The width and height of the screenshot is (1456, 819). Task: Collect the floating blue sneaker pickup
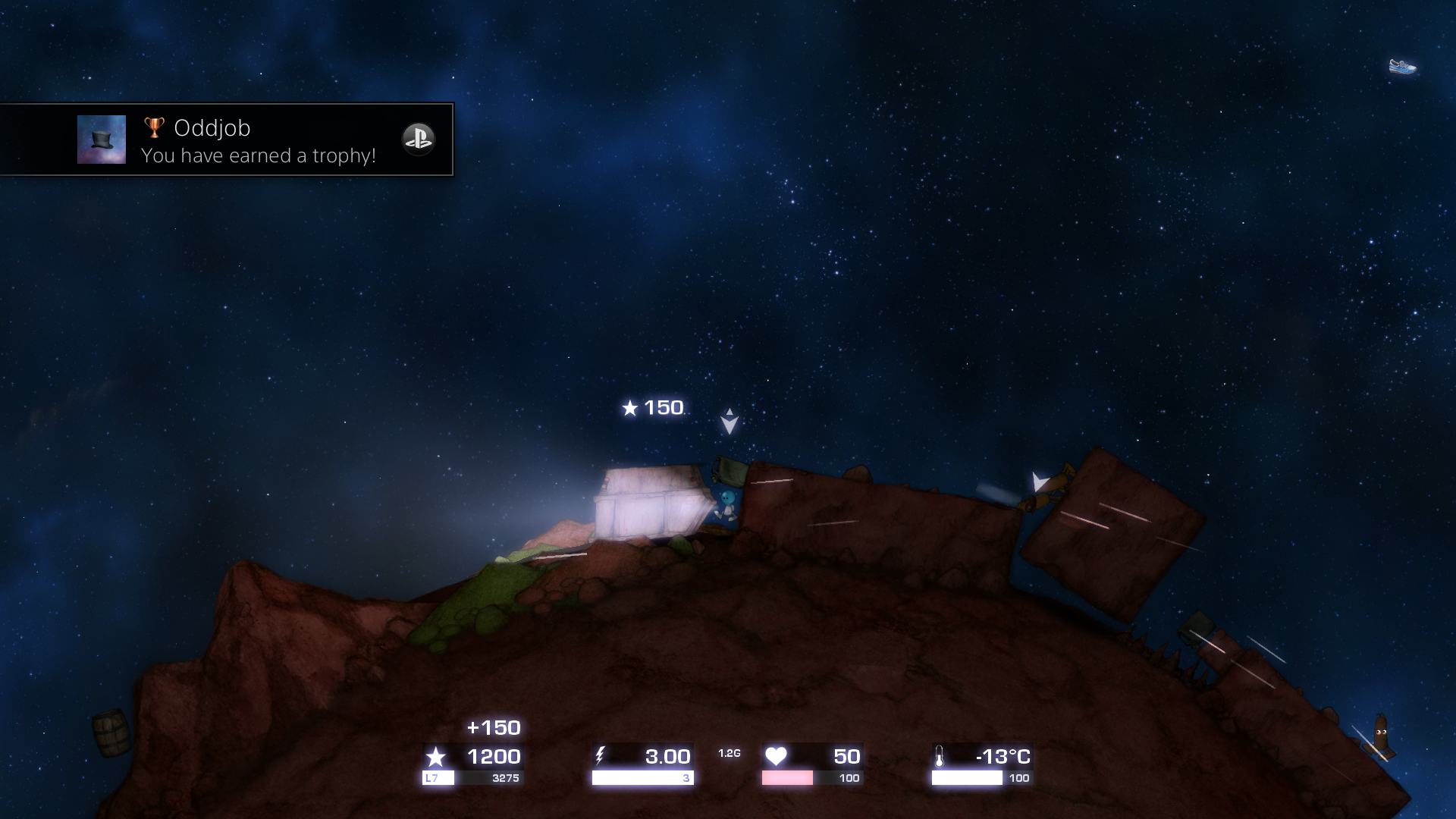point(1404,67)
